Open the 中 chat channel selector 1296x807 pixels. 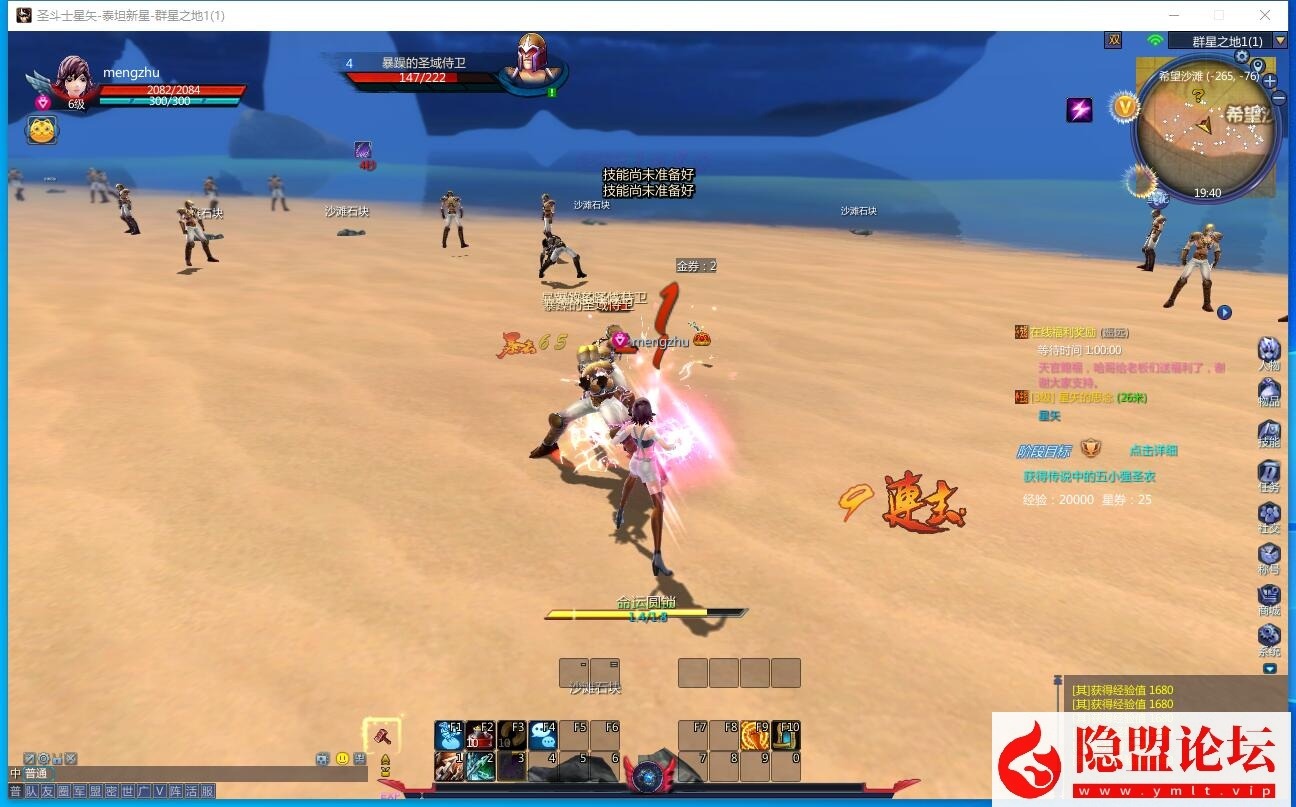[15, 773]
